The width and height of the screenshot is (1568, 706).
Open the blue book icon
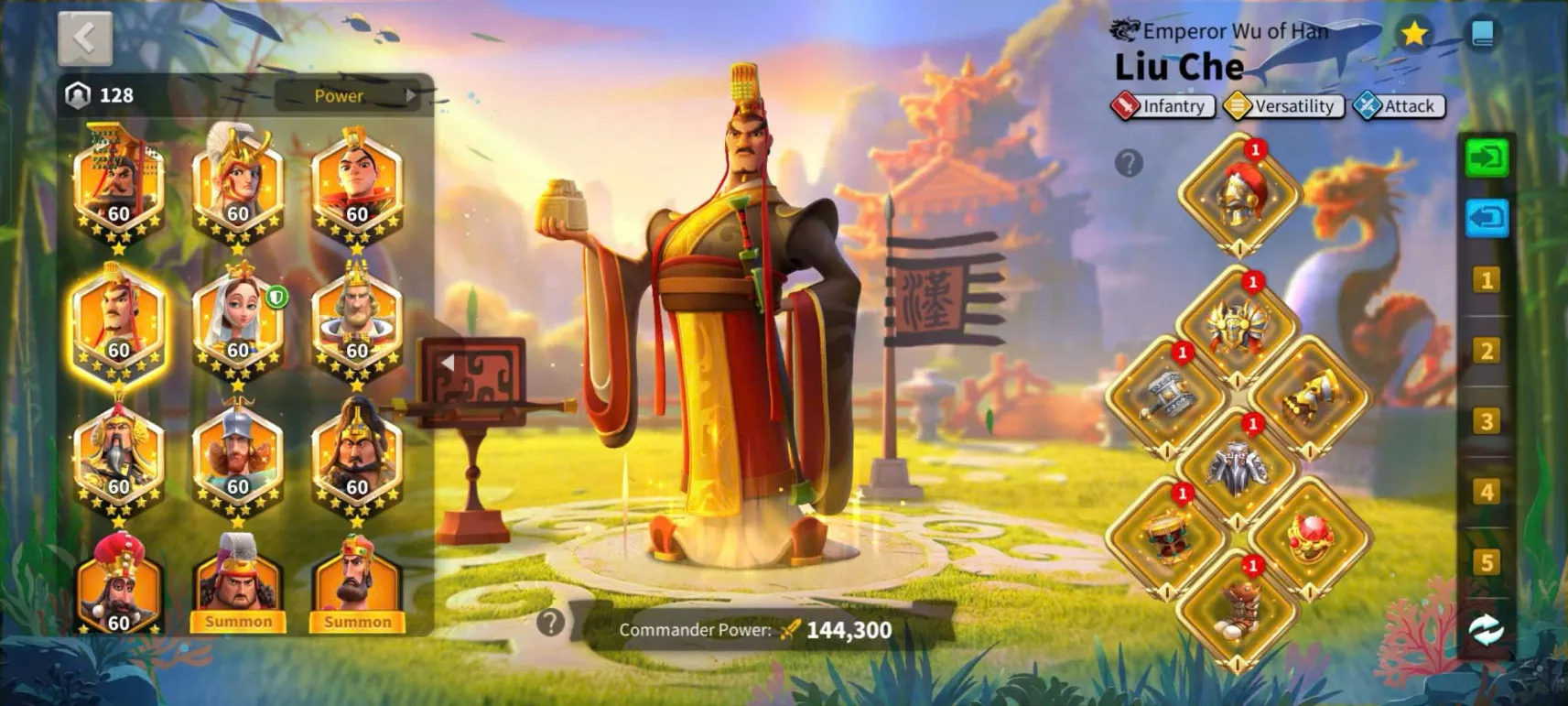tap(1482, 34)
